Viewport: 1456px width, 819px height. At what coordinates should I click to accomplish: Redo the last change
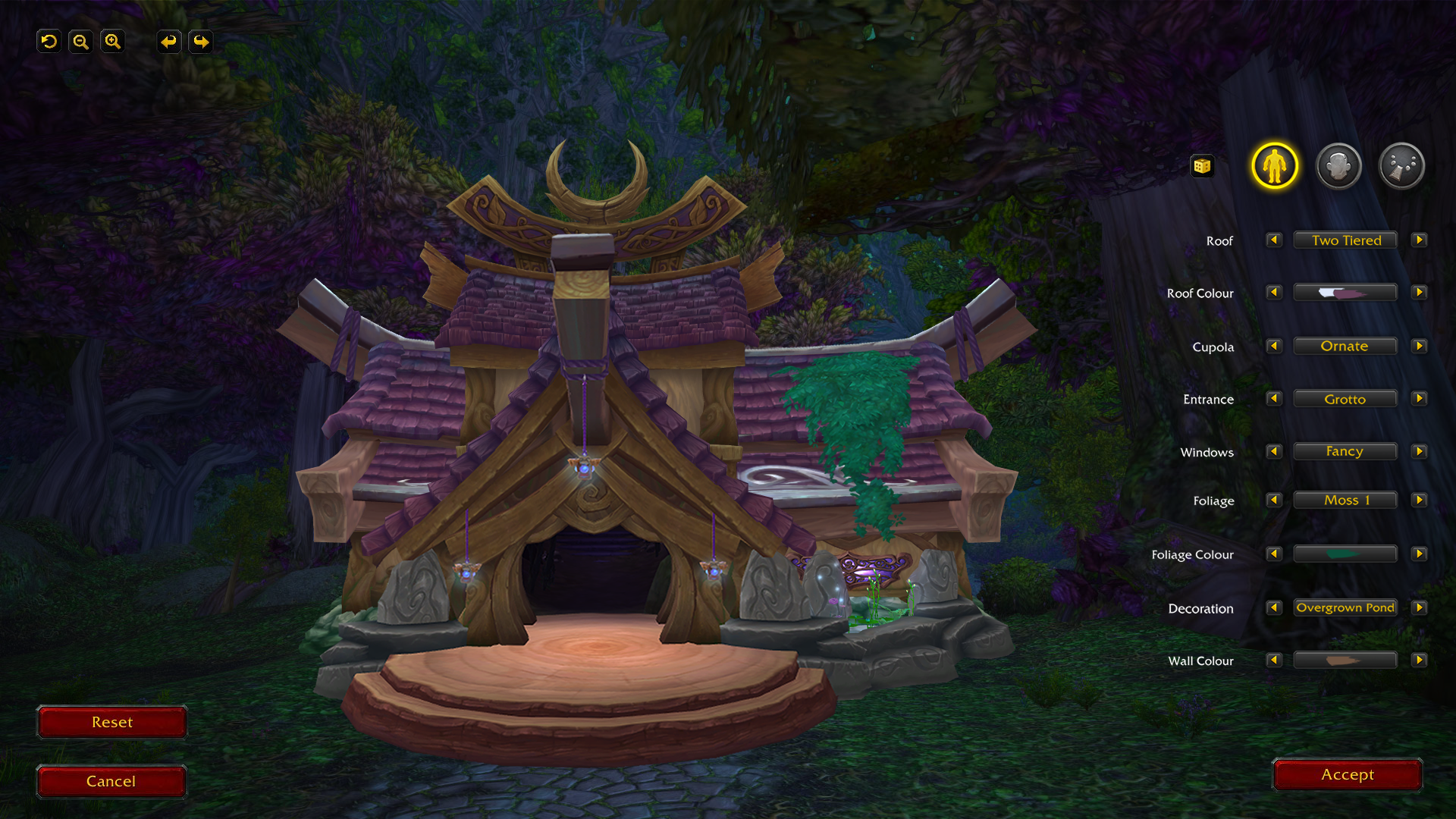[x=201, y=42]
